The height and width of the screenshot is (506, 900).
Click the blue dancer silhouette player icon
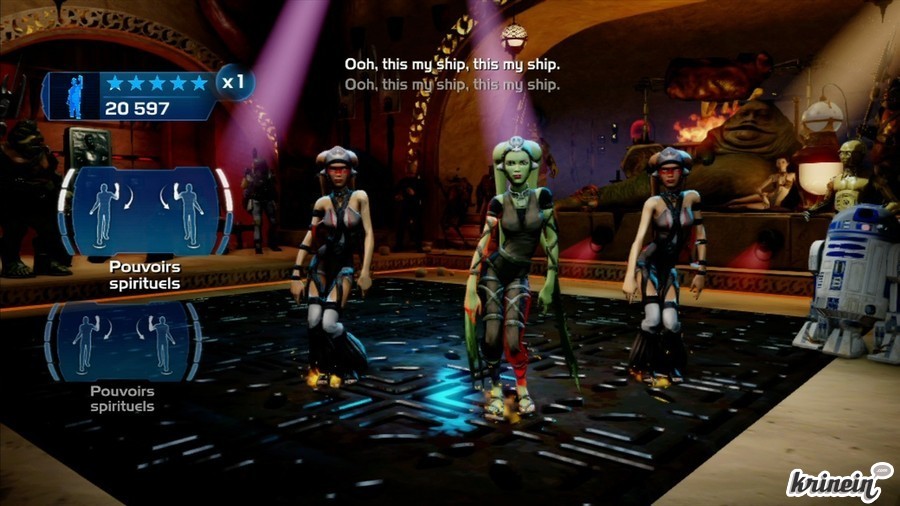coord(75,96)
